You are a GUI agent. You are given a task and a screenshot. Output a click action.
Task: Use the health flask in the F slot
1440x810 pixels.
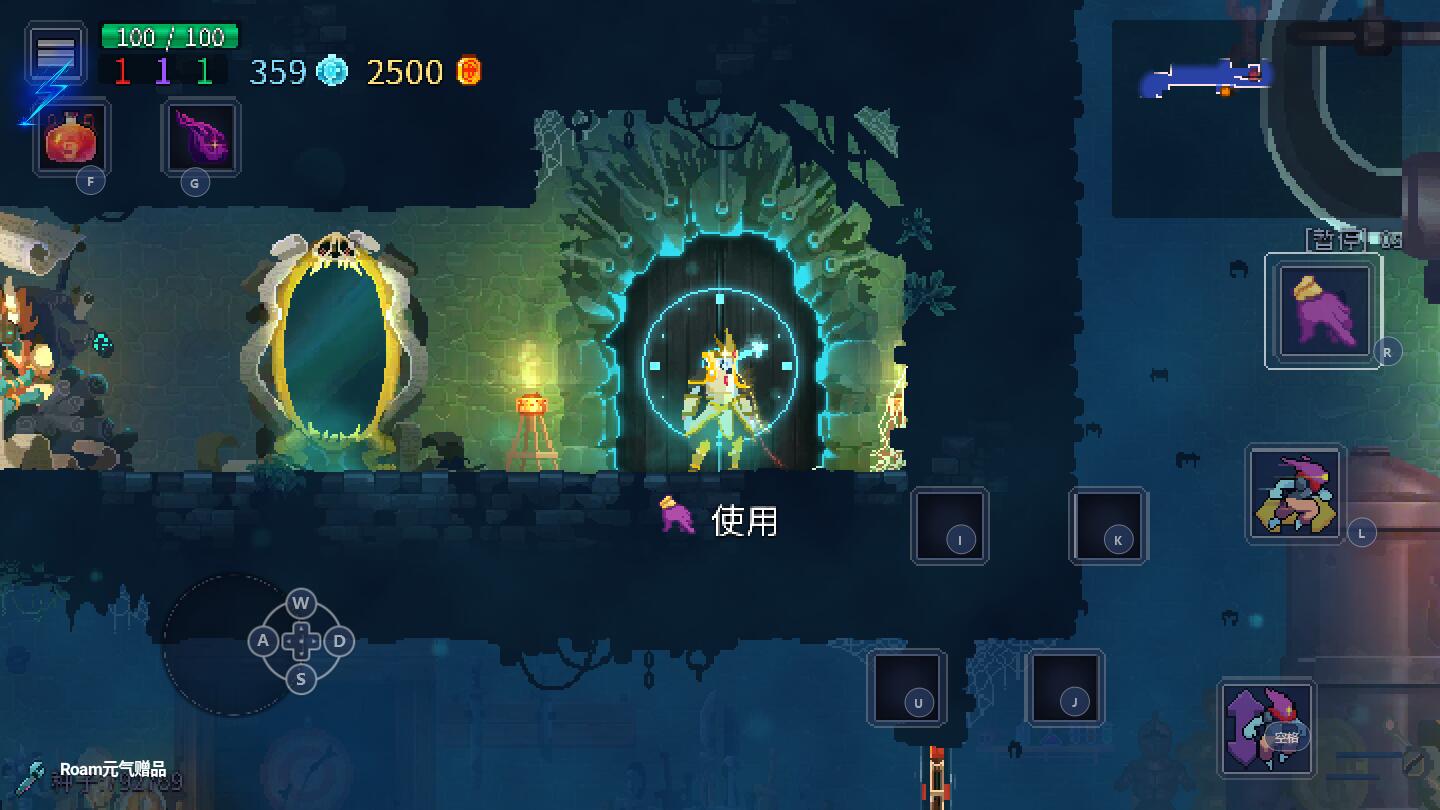pos(71,139)
